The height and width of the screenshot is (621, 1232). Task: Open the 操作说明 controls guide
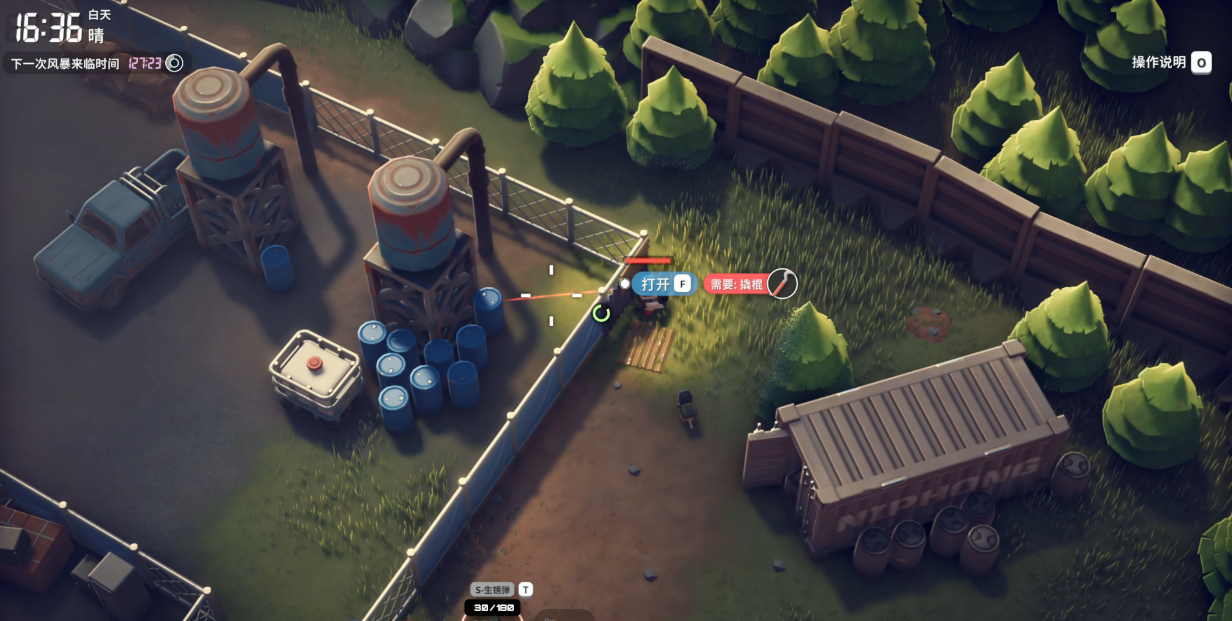pos(1170,62)
